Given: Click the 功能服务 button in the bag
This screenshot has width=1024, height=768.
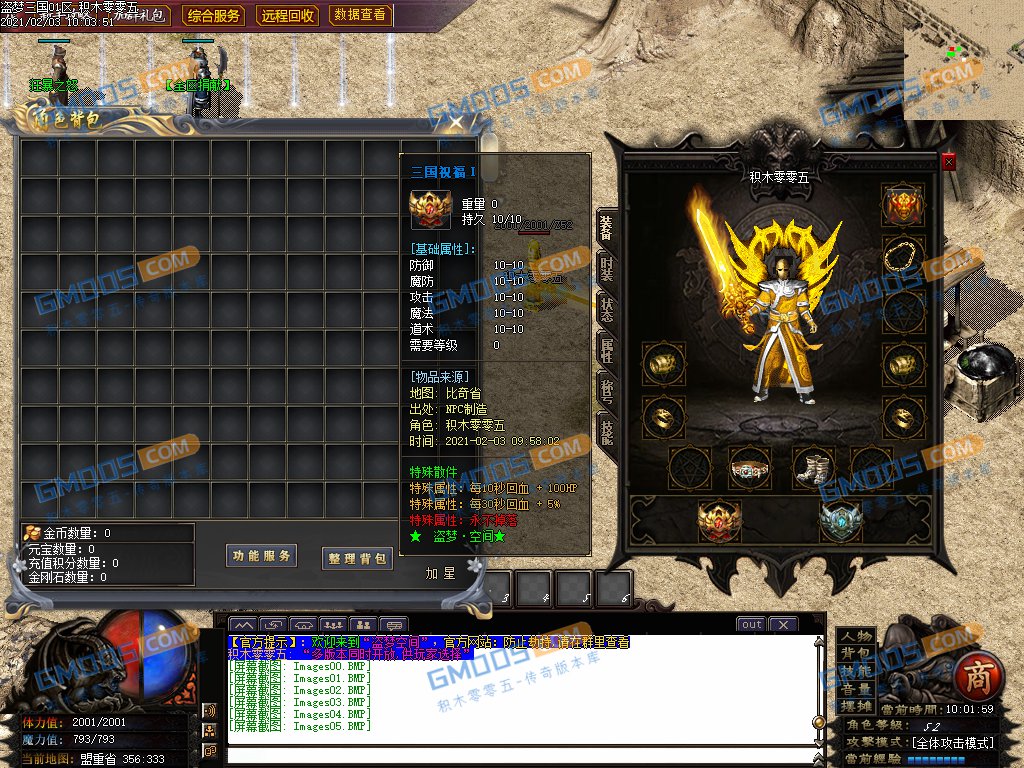Looking at the screenshot, I should [262, 556].
